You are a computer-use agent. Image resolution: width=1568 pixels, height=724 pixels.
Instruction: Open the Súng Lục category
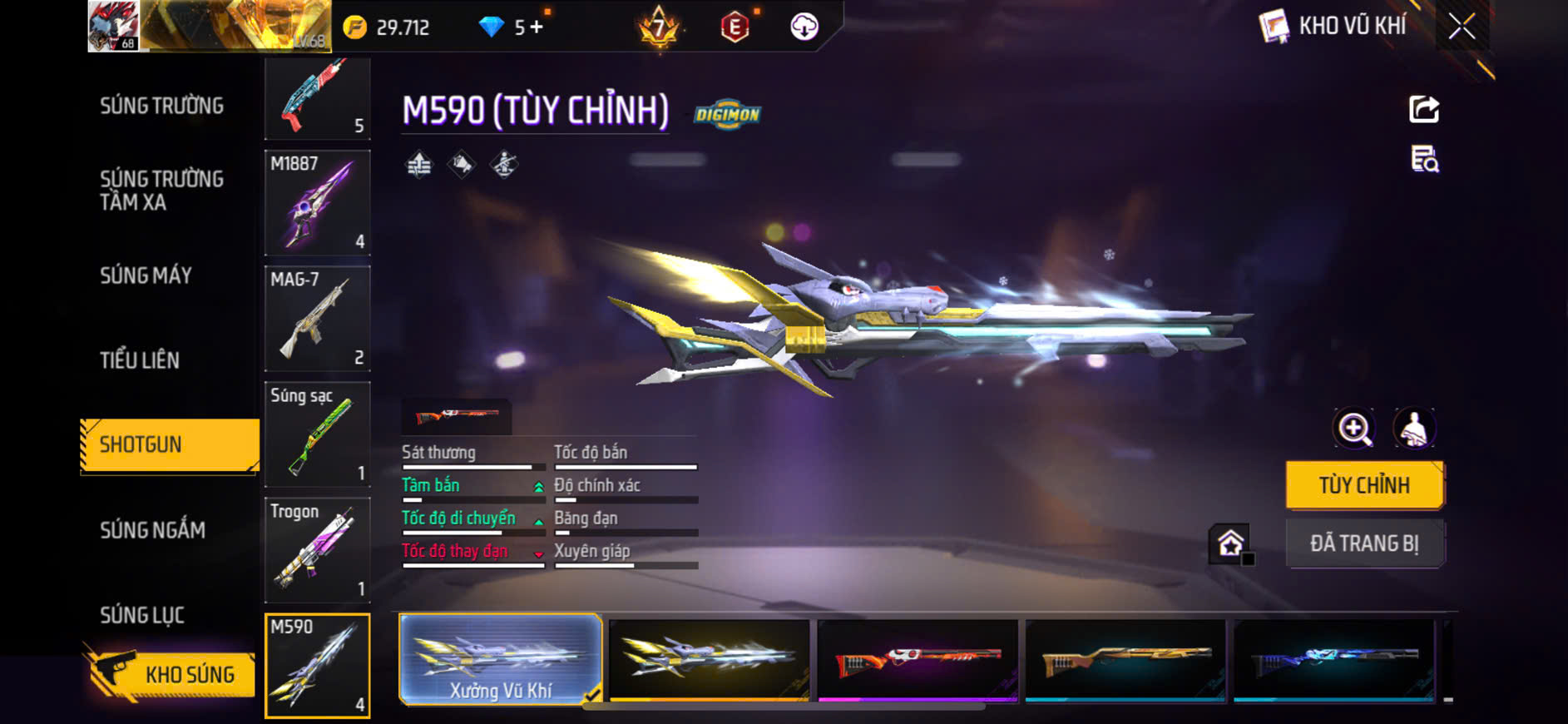142,615
